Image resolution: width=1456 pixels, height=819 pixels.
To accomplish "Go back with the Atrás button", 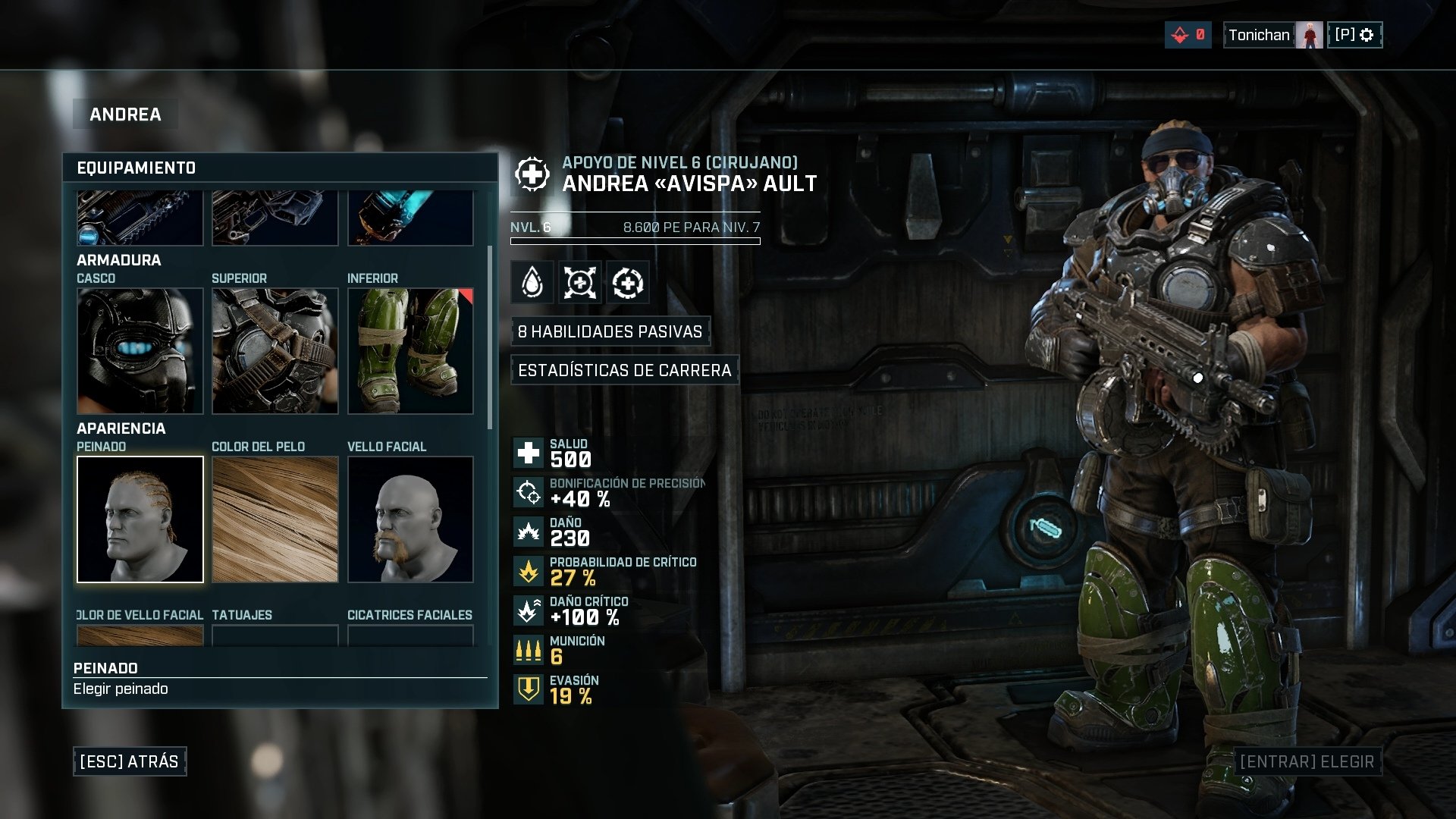I will pos(130,761).
